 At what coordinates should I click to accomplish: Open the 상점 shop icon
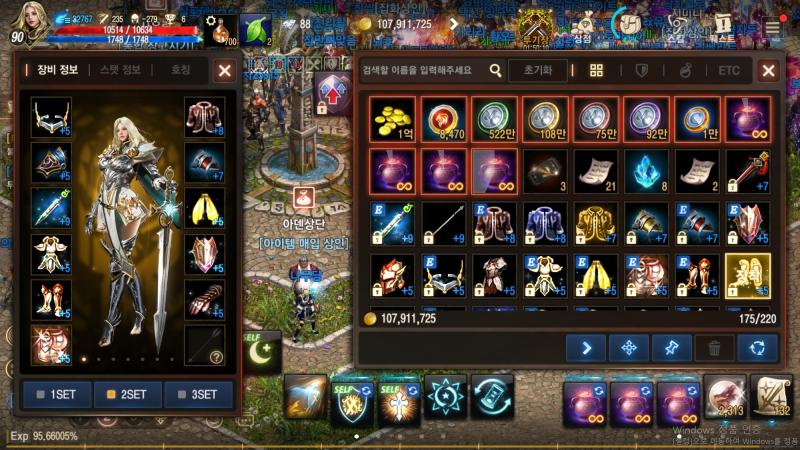(x=581, y=24)
